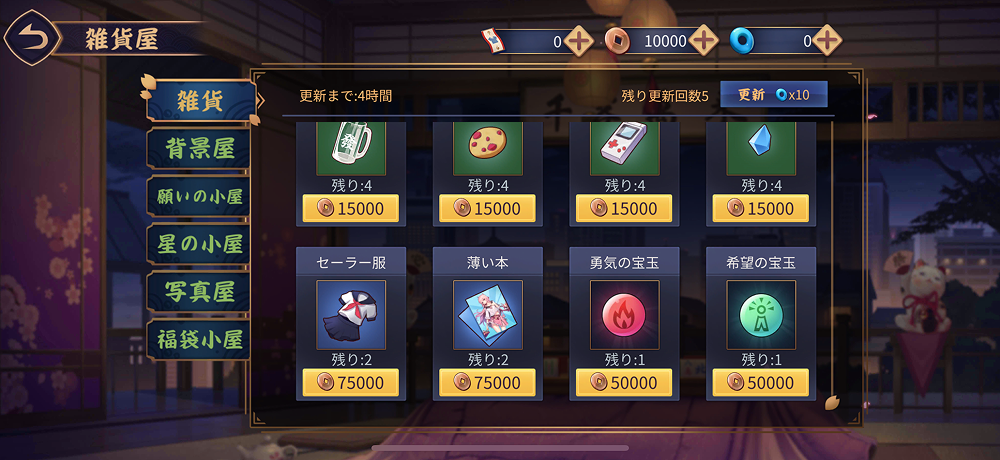Add more tickets with the plus button

[579, 41]
